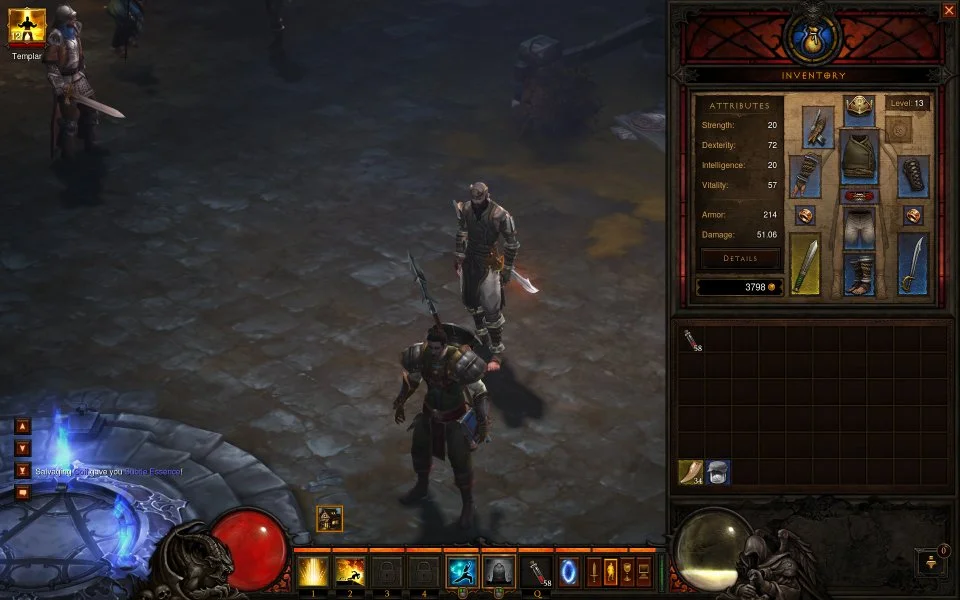Select the equipped helm slot

click(859, 108)
